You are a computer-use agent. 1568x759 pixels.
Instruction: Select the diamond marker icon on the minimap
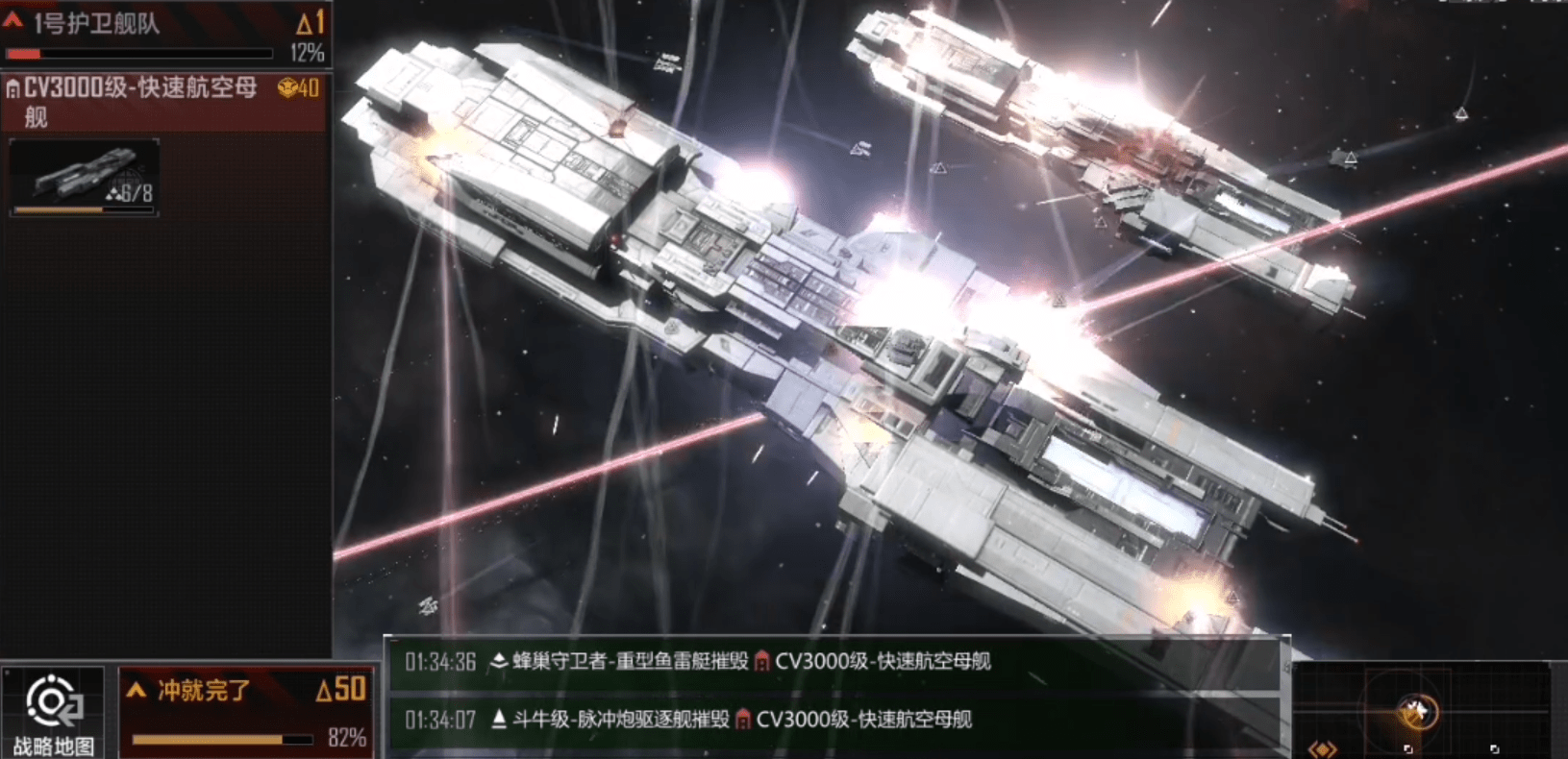point(1324,748)
